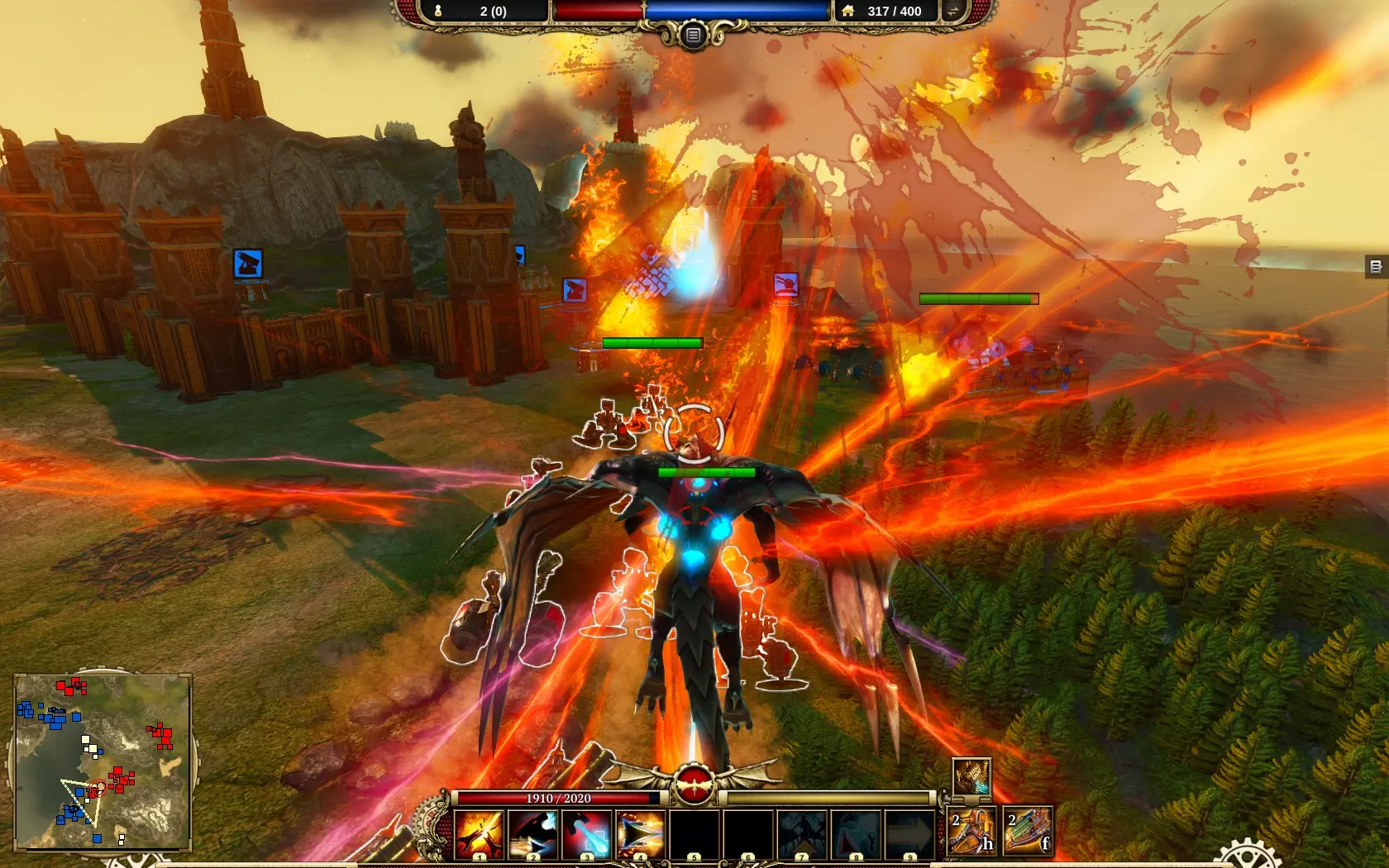
Task: Click the glowing chest icon above unit groups
Action: tap(971, 777)
